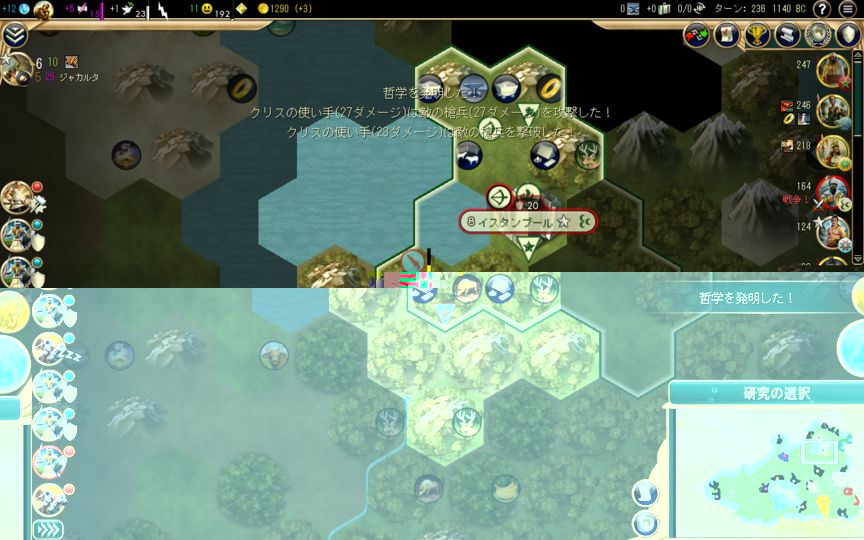Toggle the minimap scroll options button

(646, 492)
